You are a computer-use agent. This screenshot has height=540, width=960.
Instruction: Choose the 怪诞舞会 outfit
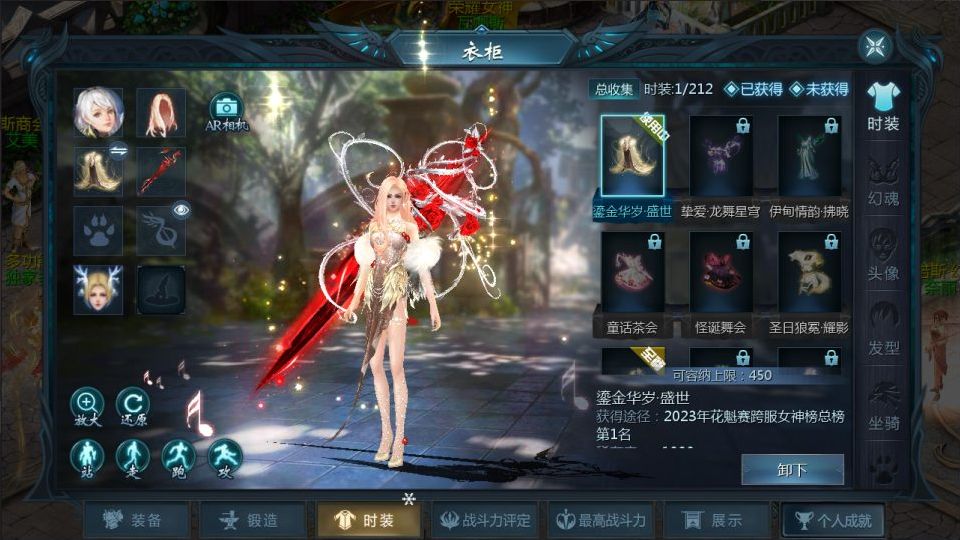tap(721, 273)
